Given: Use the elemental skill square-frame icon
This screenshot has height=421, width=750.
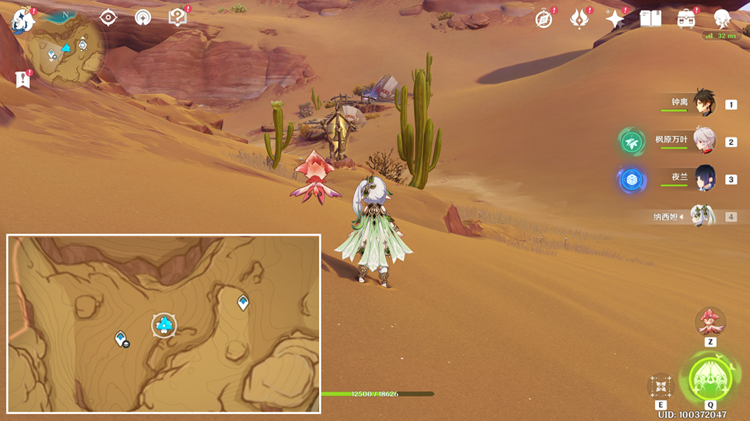Looking at the screenshot, I should pos(660,386).
